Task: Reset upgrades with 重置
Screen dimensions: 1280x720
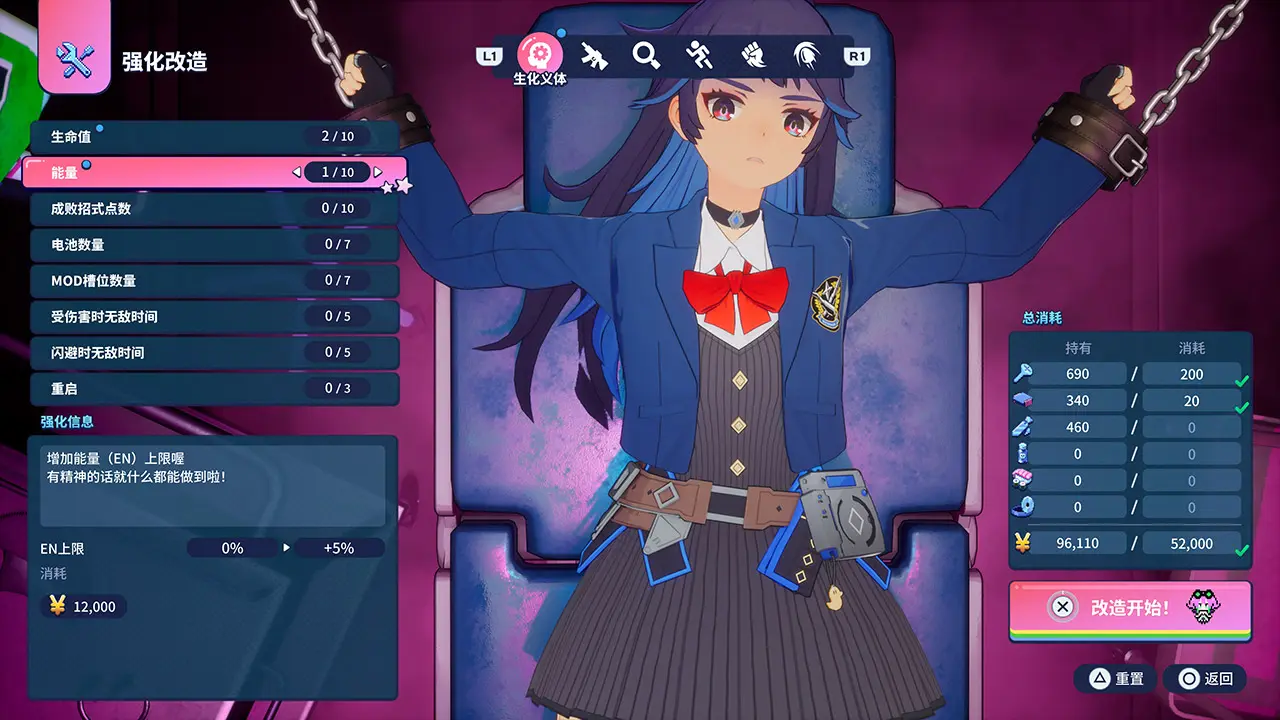Action: (x=1116, y=679)
